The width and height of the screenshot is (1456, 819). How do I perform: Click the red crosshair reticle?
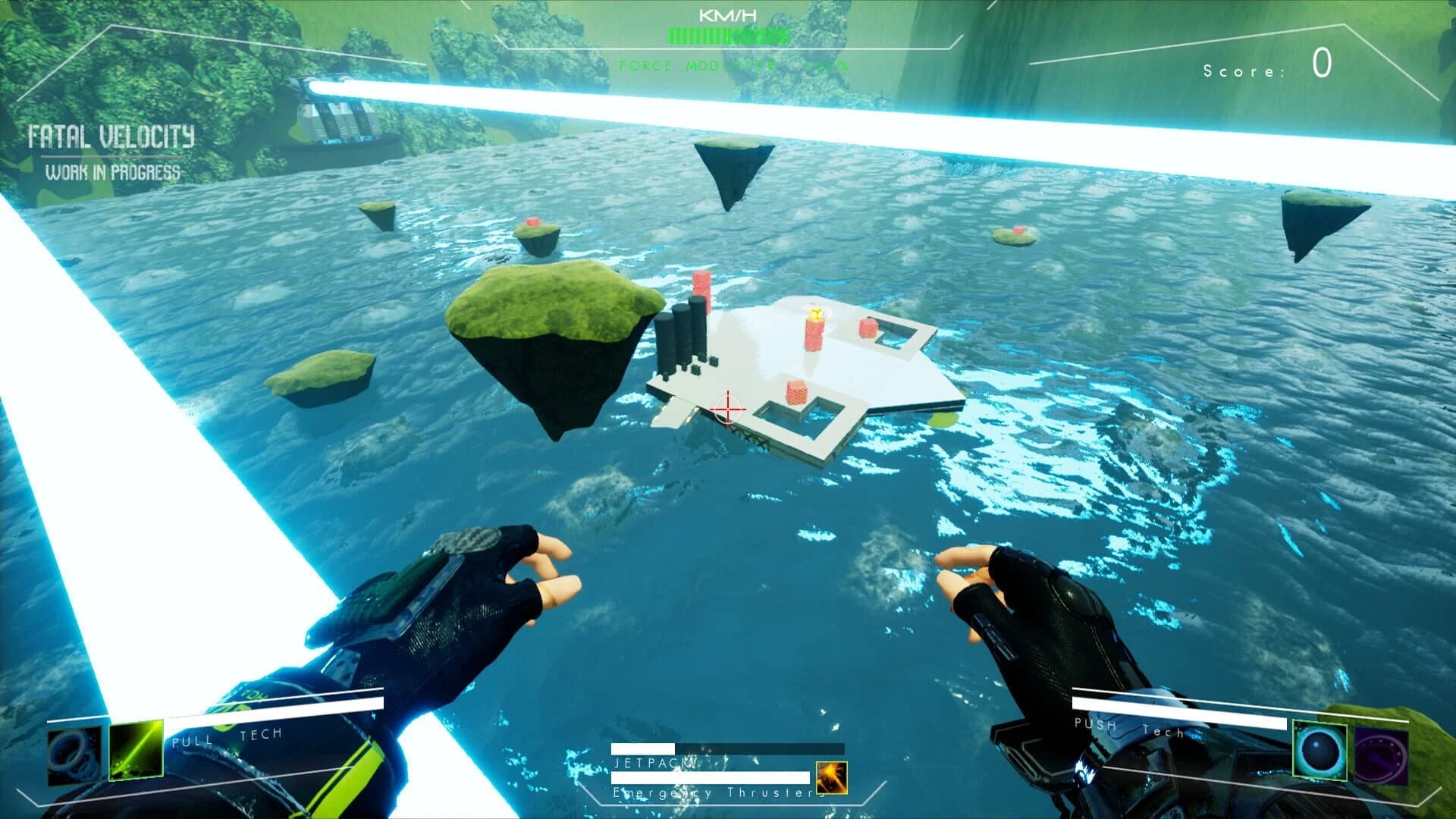726,409
